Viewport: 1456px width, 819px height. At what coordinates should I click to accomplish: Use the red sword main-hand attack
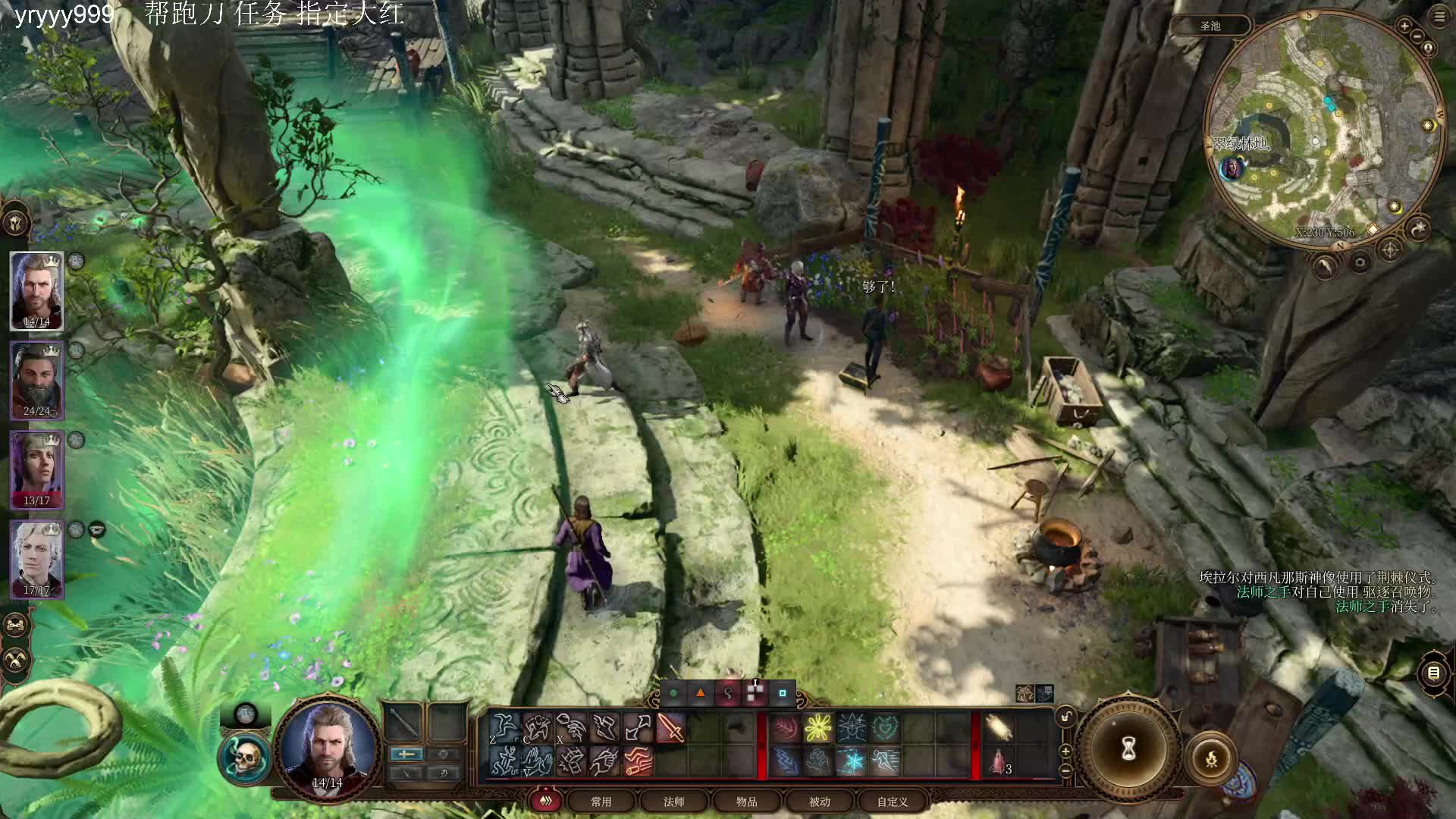click(671, 729)
